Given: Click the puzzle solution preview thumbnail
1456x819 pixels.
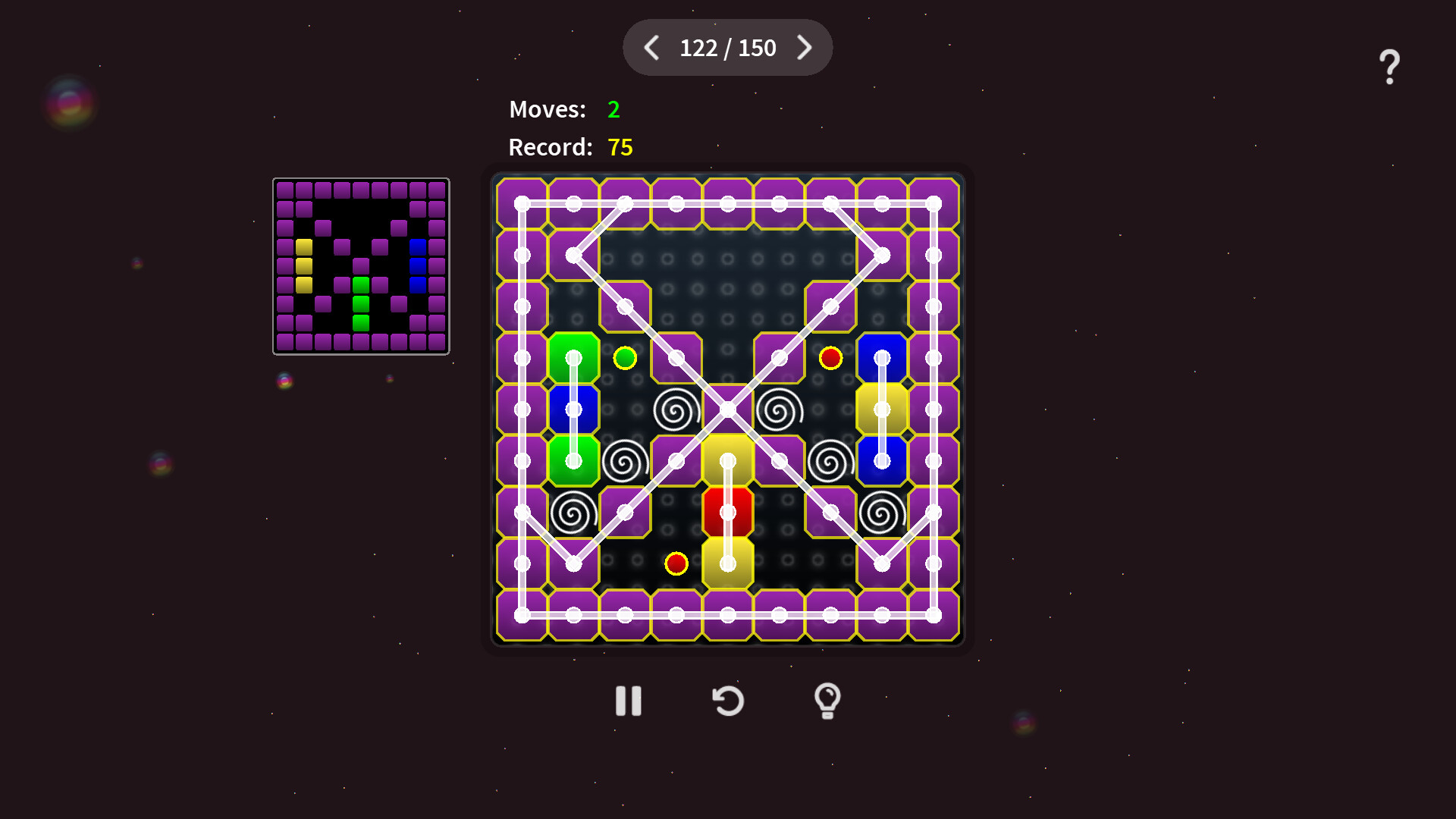Looking at the screenshot, I should click(361, 265).
